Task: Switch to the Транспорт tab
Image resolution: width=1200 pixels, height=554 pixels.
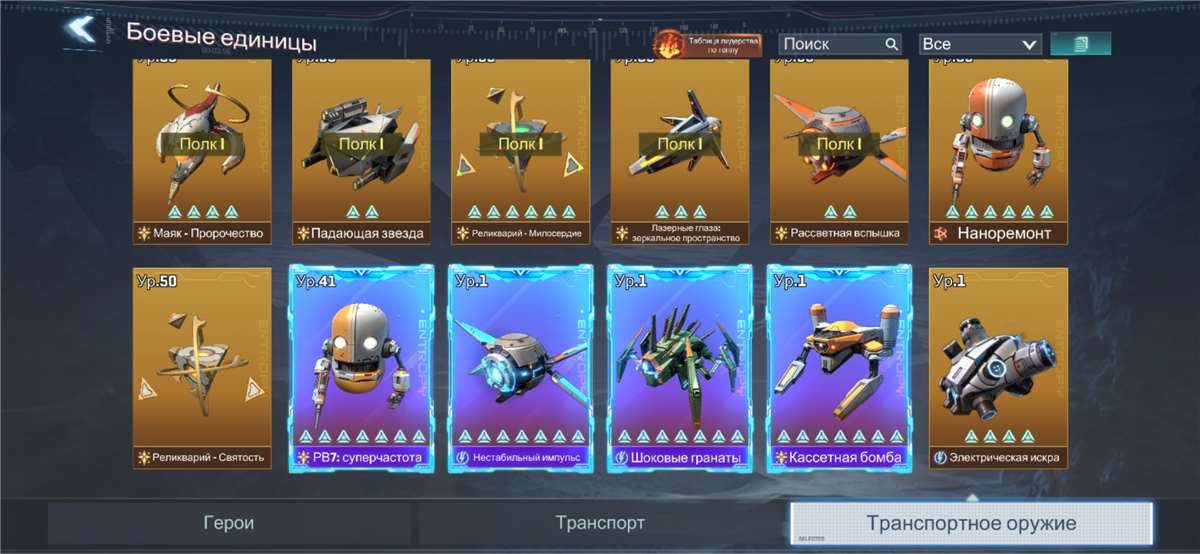Action: [x=600, y=523]
